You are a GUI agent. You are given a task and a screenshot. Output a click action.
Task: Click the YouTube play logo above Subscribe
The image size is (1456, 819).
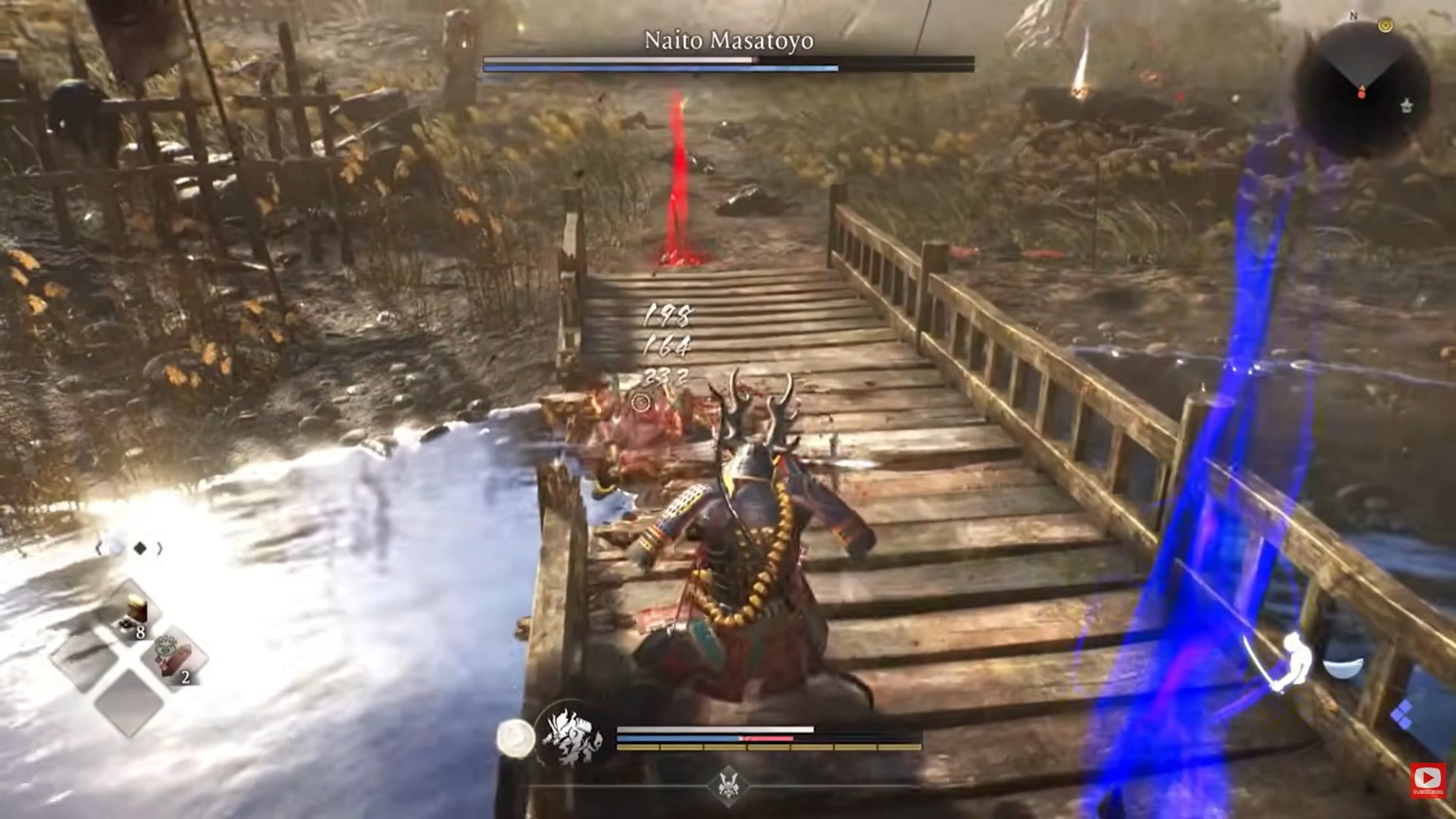[1428, 777]
